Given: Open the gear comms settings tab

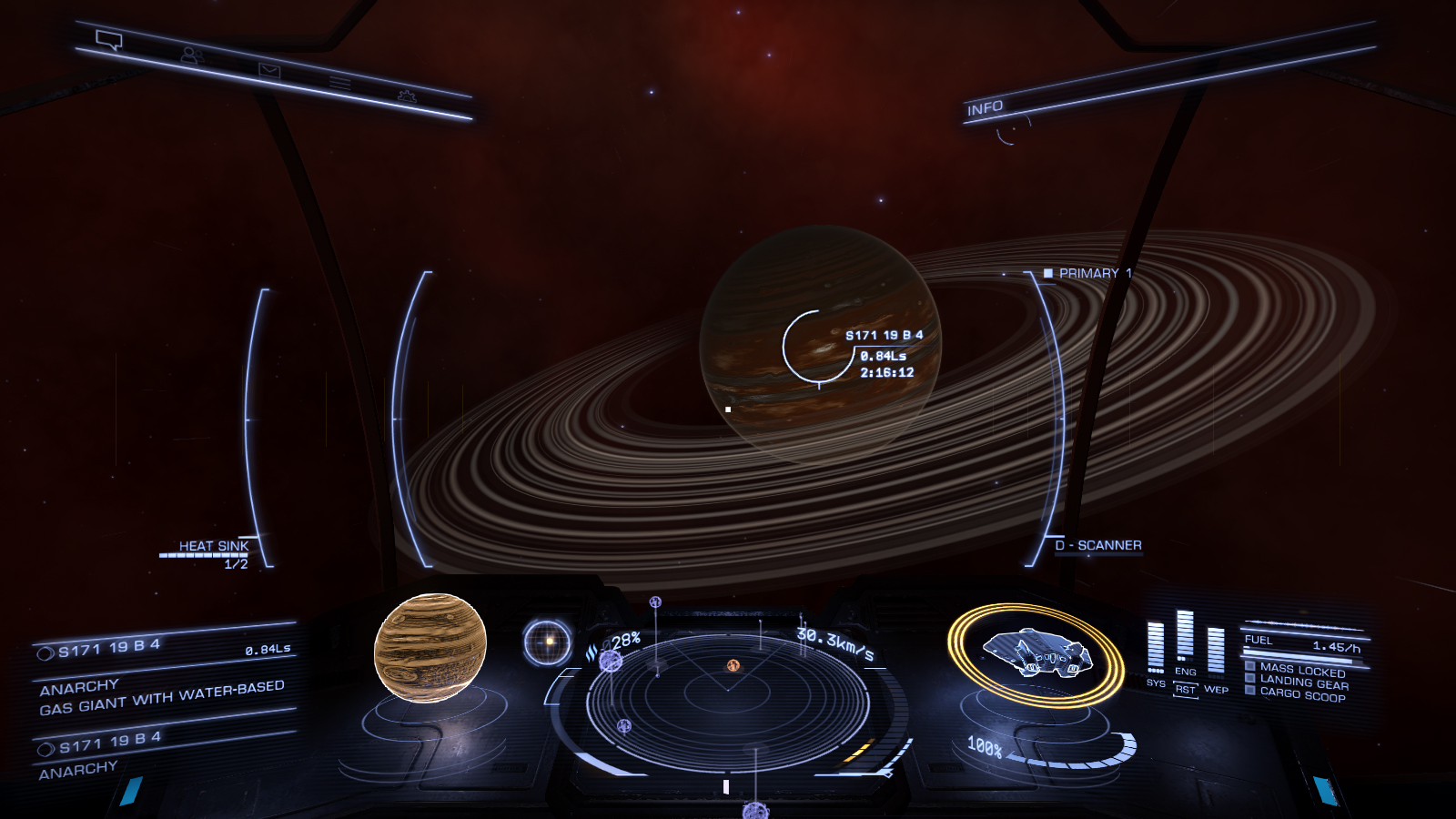Looking at the screenshot, I should [x=407, y=96].
